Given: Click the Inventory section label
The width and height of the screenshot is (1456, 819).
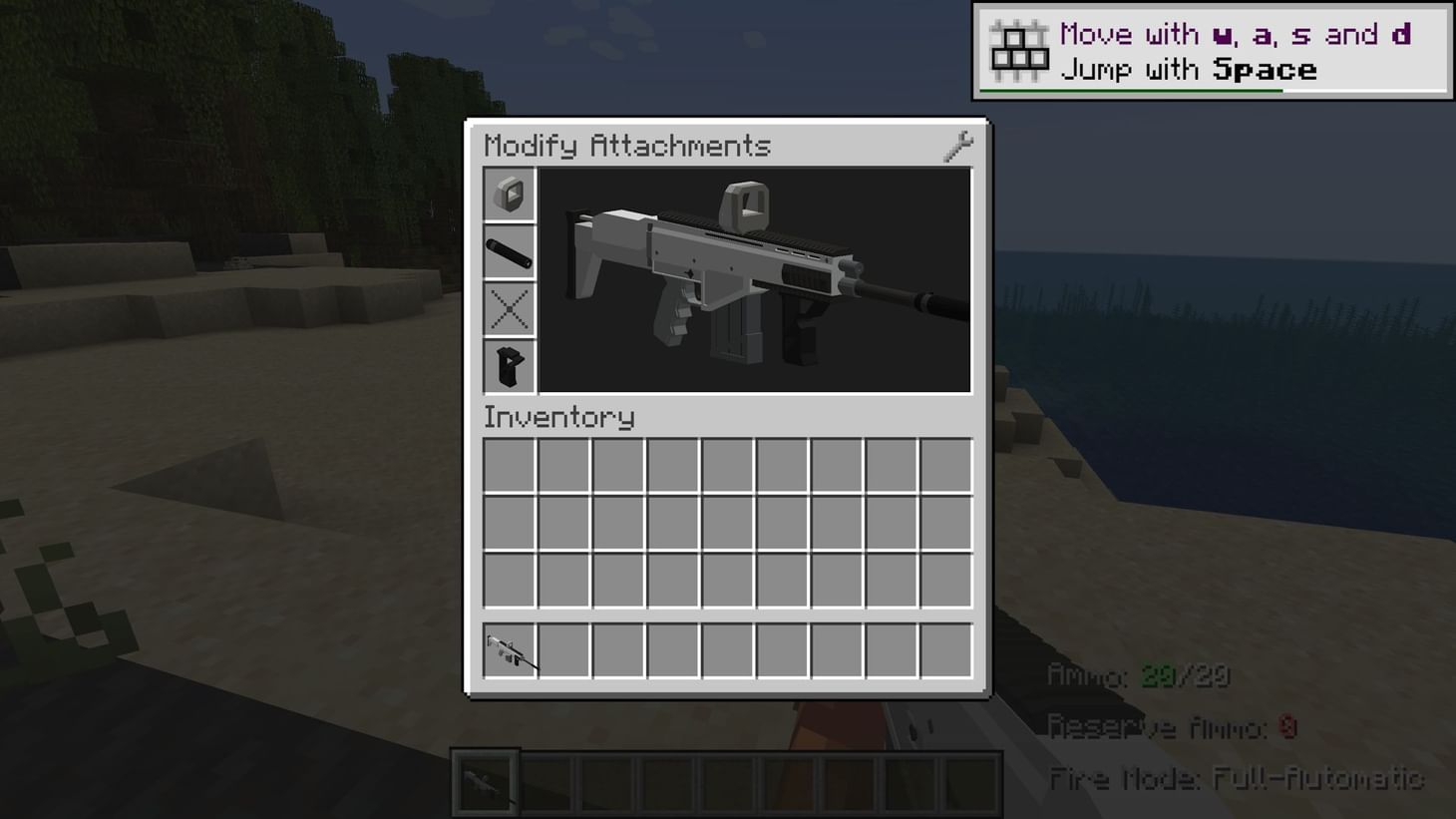Looking at the screenshot, I should [x=558, y=418].
